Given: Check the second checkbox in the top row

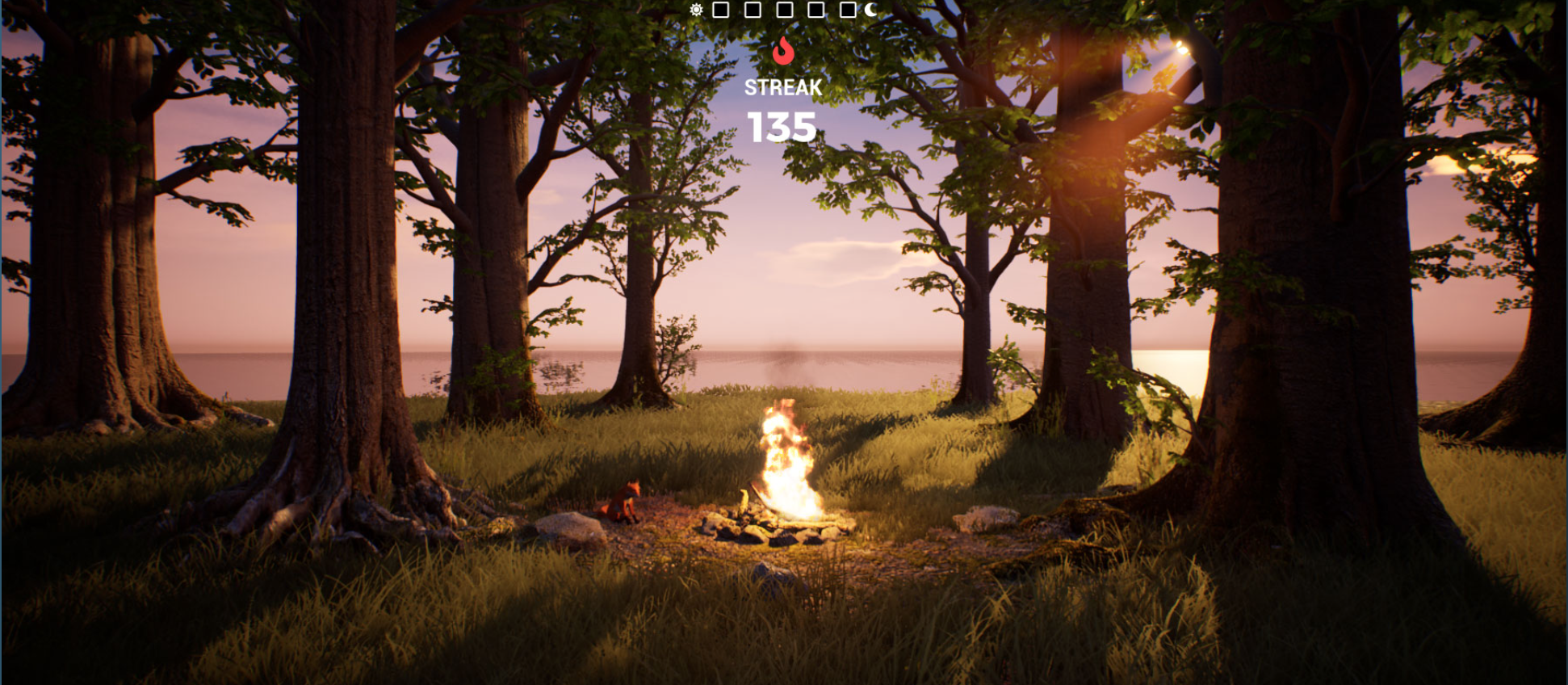Looking at the screenshot, I should 753,10.
